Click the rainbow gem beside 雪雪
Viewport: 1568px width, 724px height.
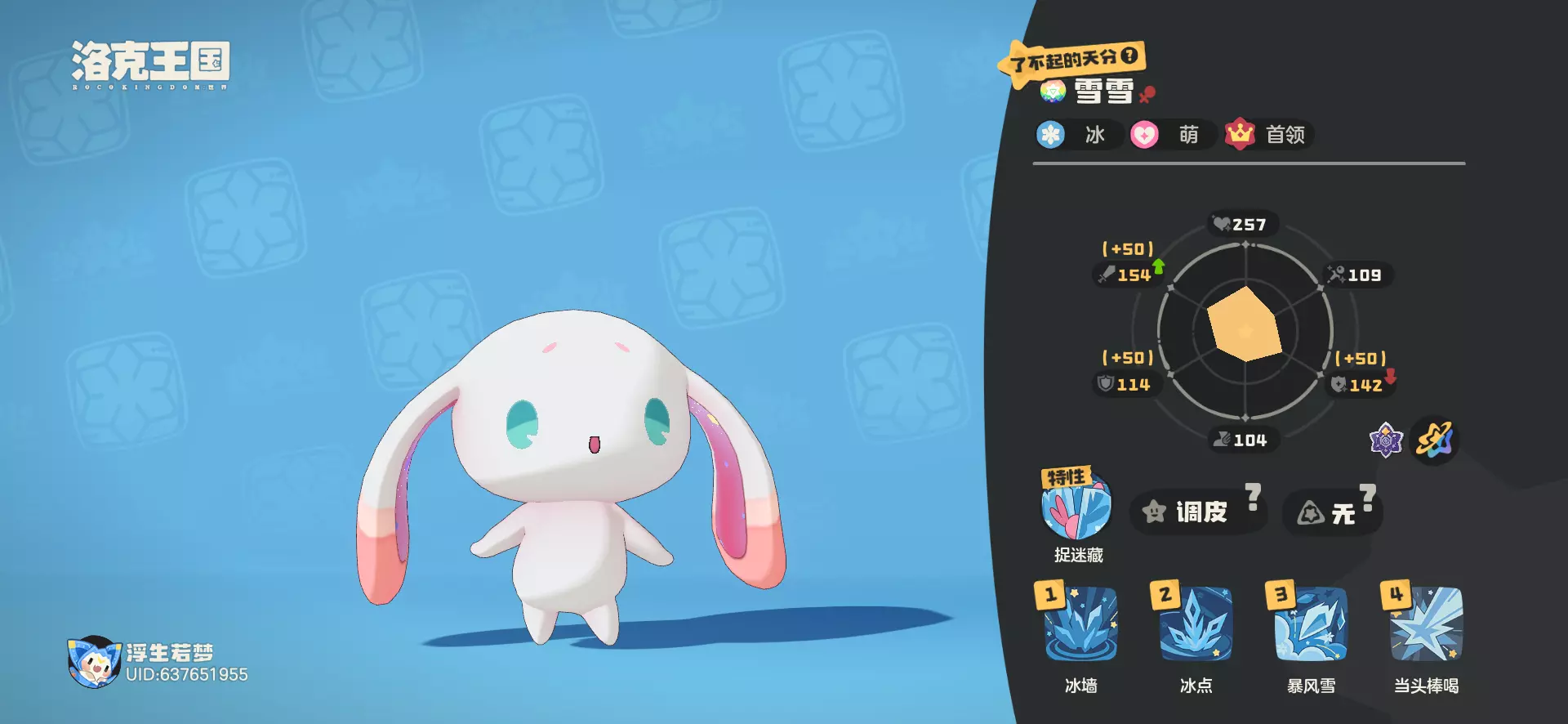(1053, 92)
